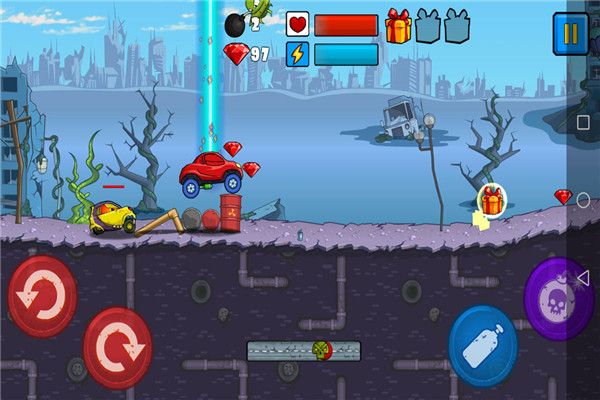
Task: Pause the game with the yellow pause button
Action: [570, 34]
